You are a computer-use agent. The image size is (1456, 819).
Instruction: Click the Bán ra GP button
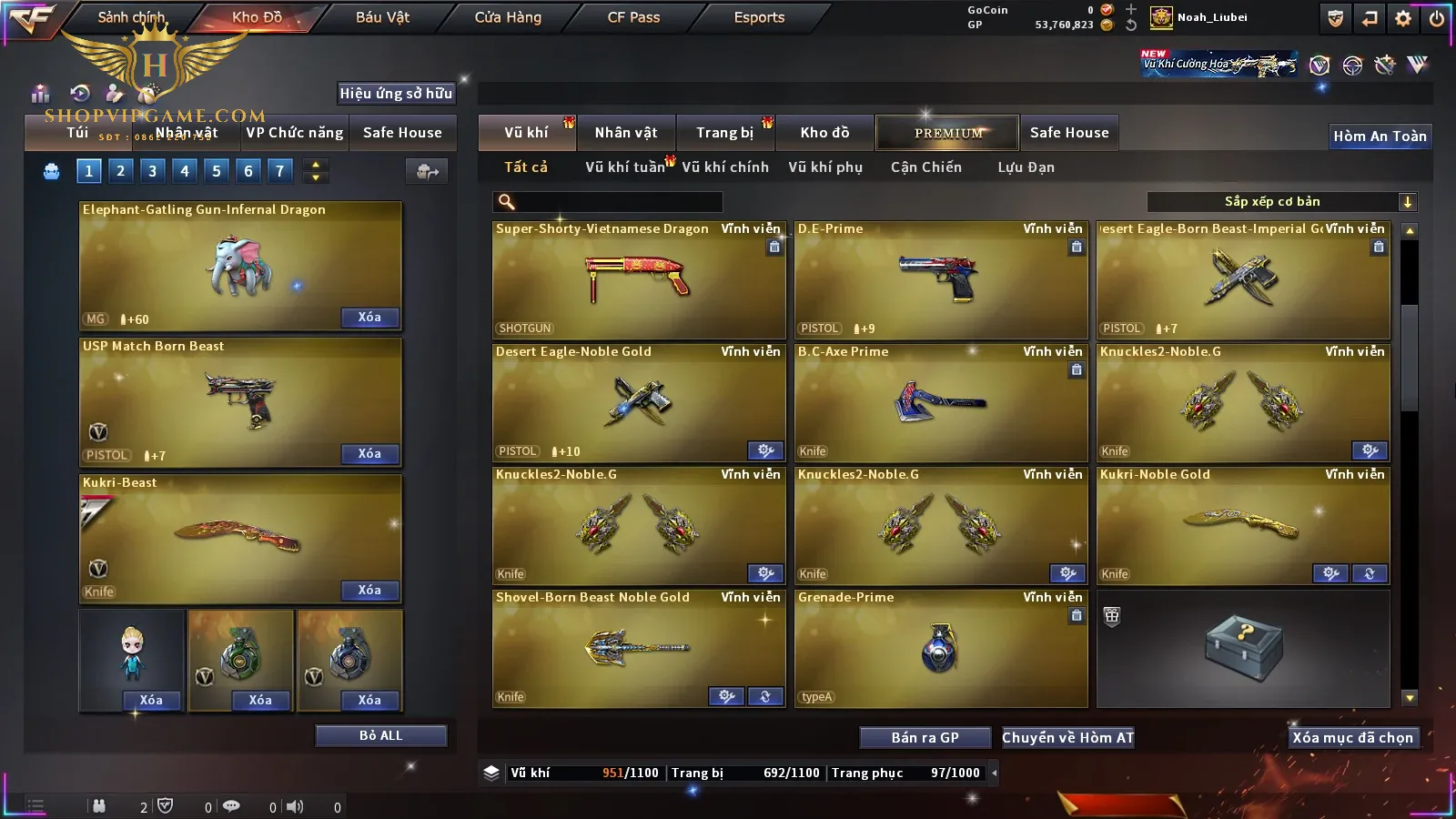(x=925, y=737)
